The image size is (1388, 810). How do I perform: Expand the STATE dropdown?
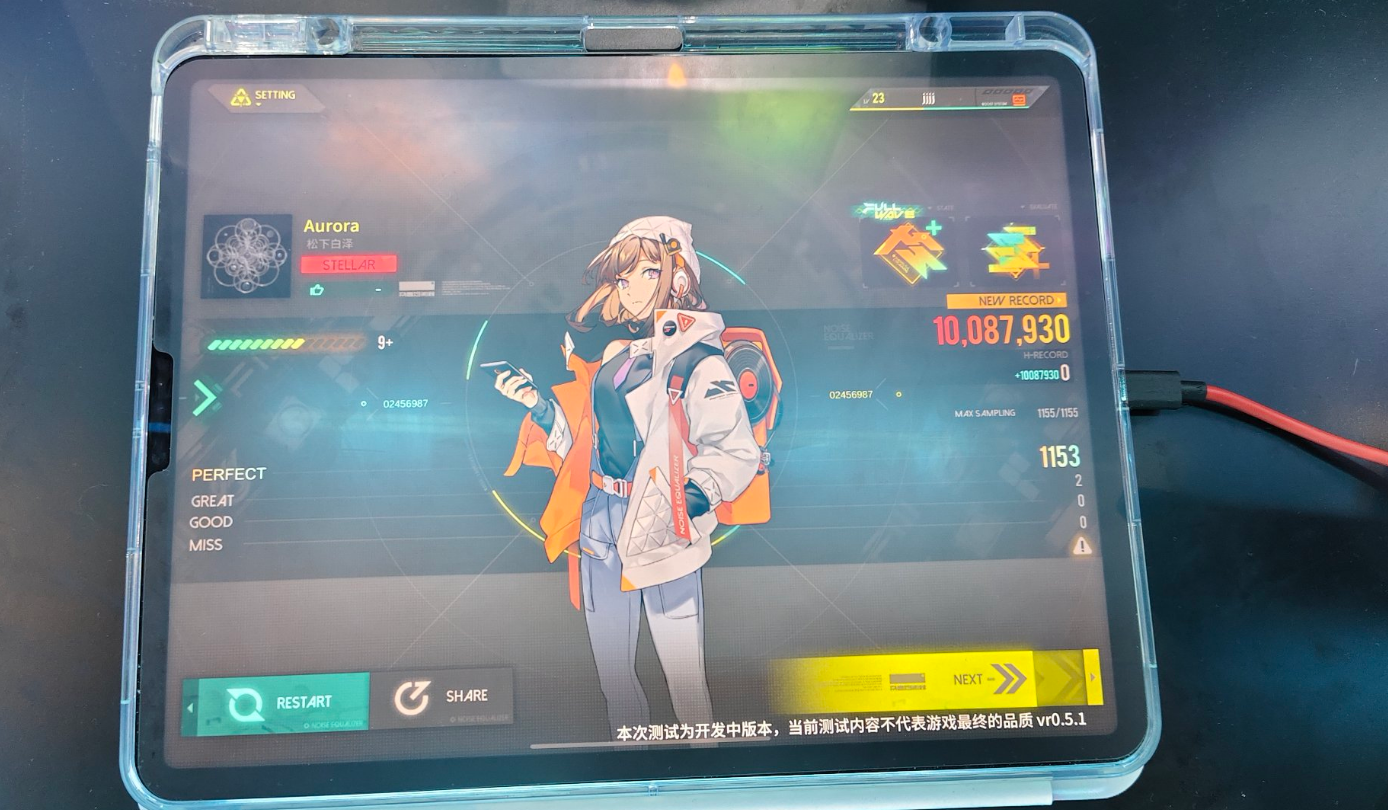coord(942,206)
